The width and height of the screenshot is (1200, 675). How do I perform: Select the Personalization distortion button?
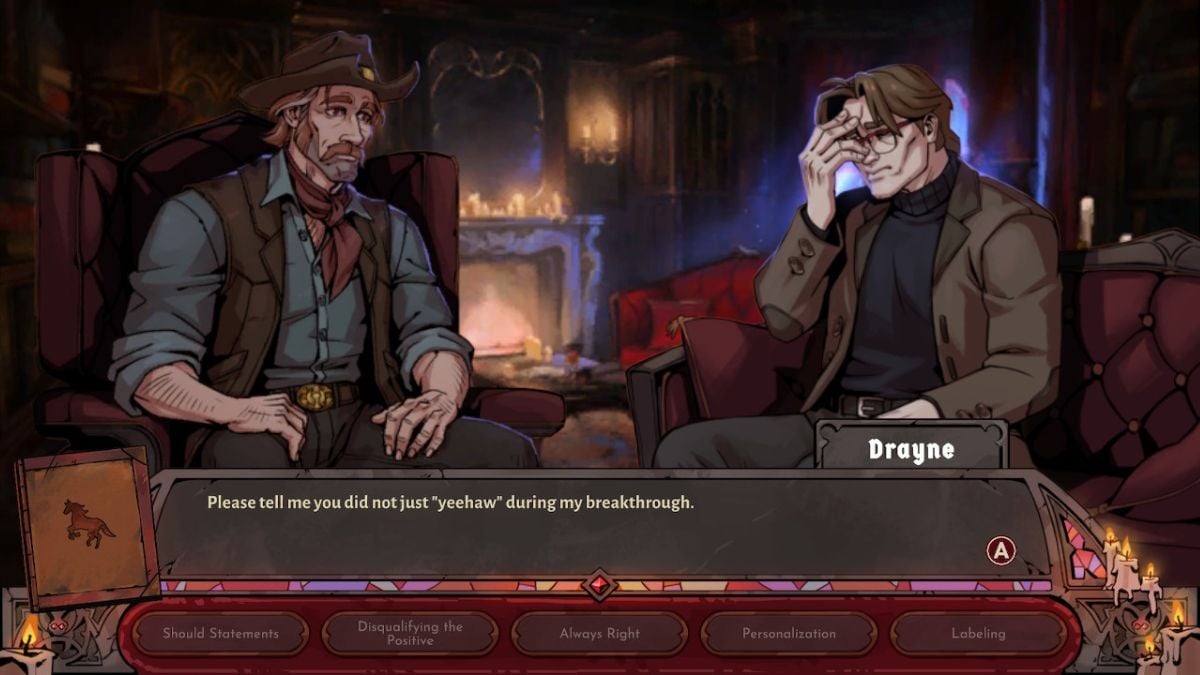pos(789,633)
